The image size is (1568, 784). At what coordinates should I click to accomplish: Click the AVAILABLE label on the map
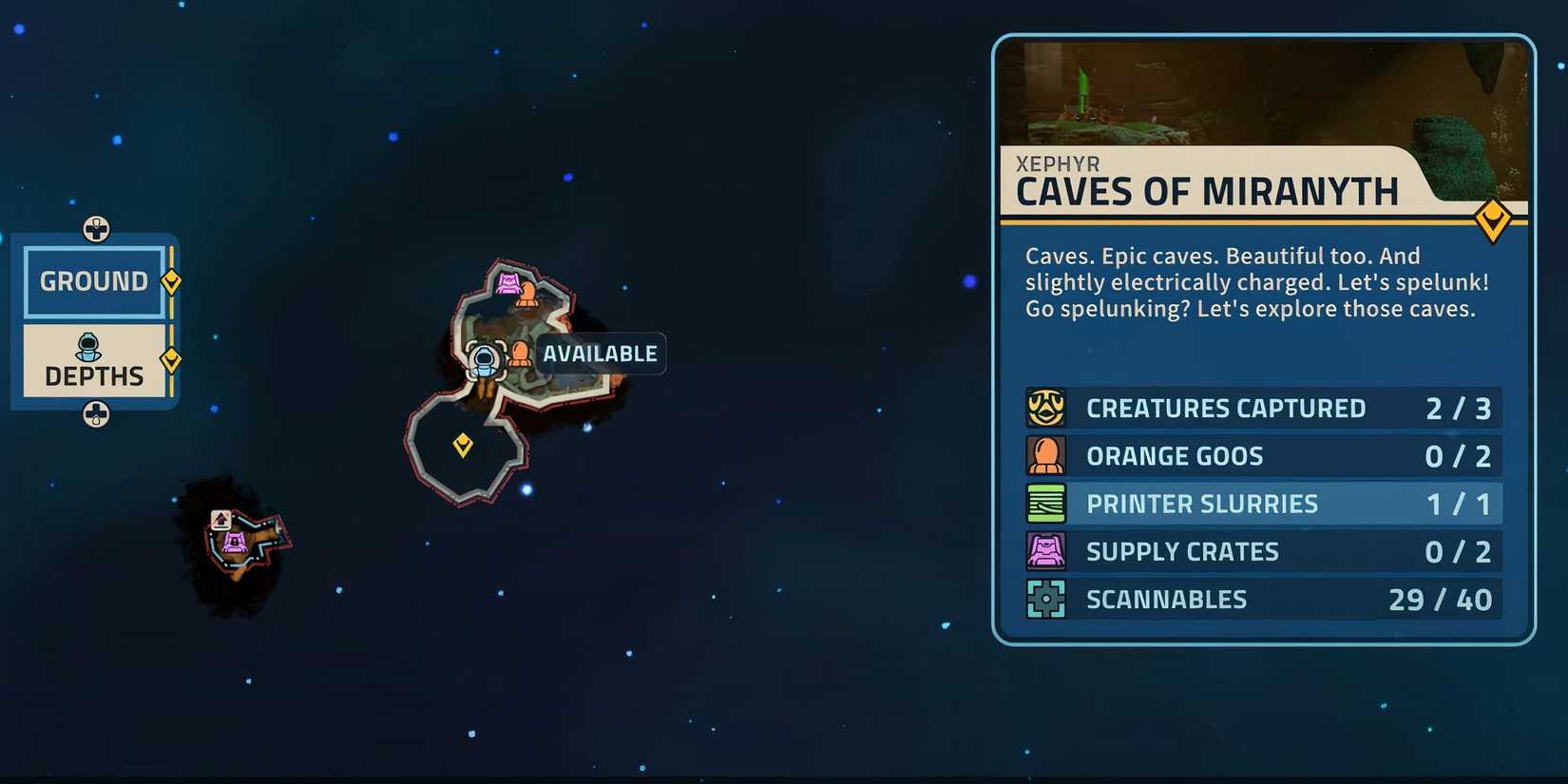[600, 354]
